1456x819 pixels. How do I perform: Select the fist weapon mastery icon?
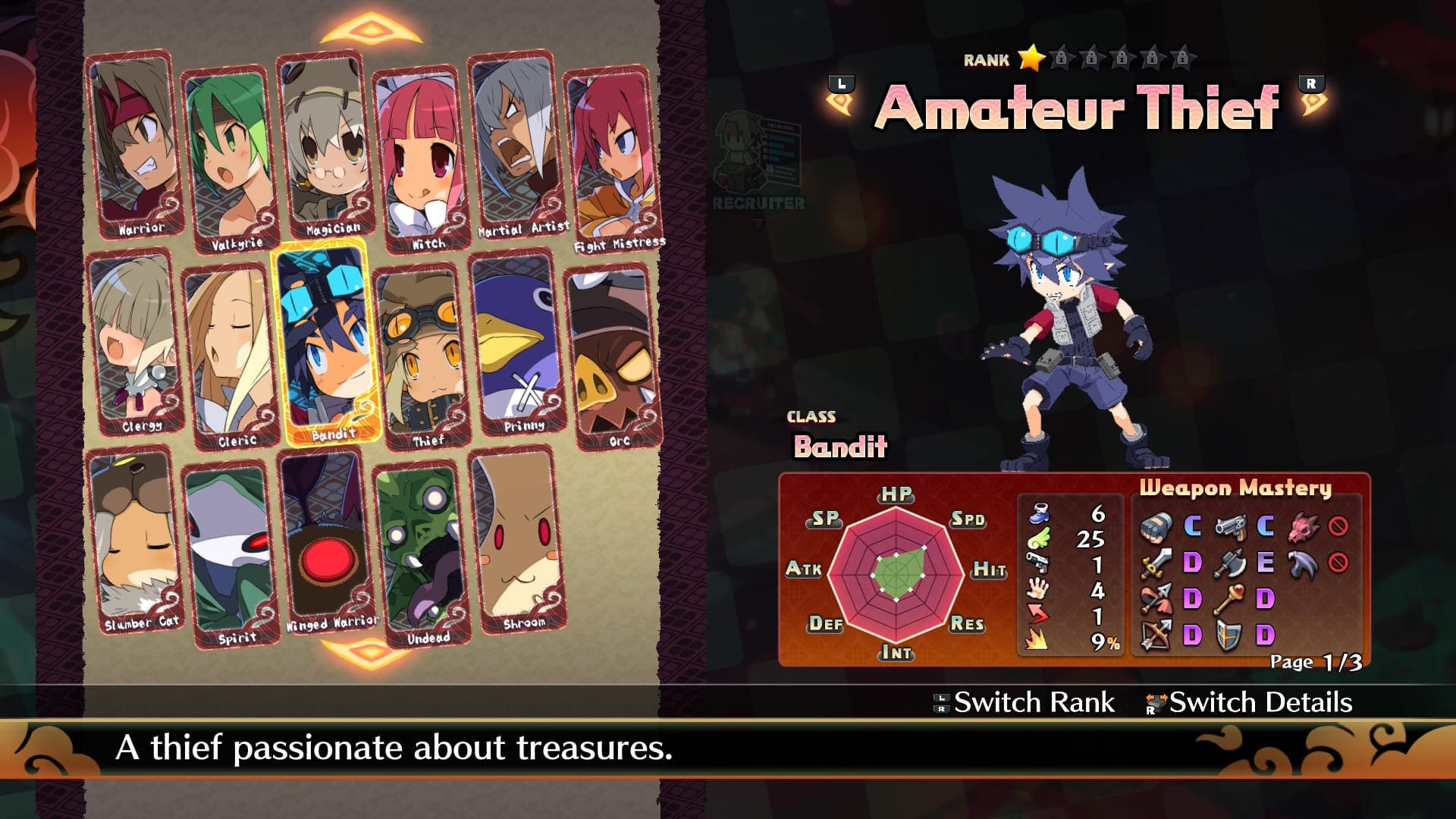coord(1155,527)
